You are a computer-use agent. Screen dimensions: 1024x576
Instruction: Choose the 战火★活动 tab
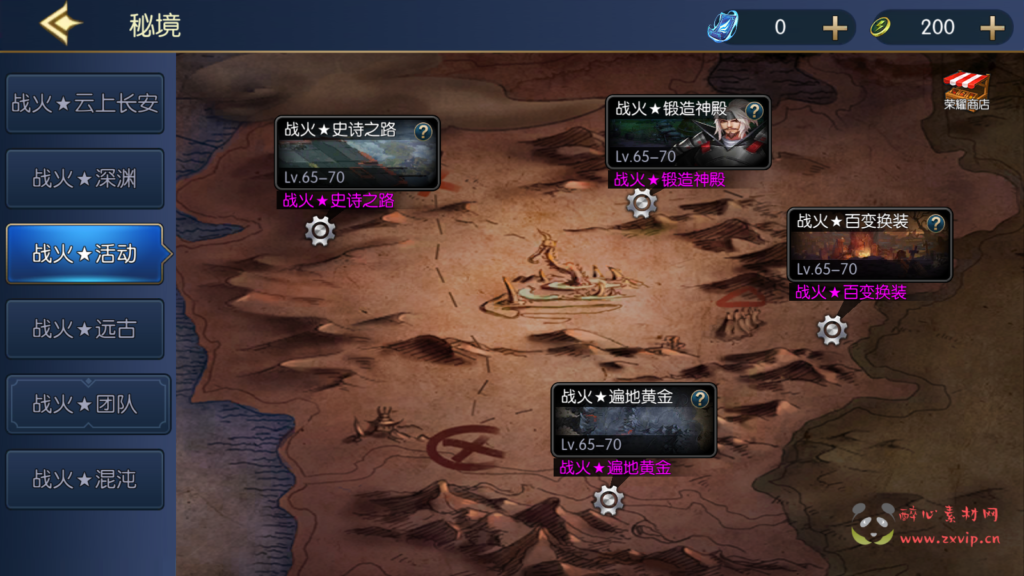click(85, 254)
